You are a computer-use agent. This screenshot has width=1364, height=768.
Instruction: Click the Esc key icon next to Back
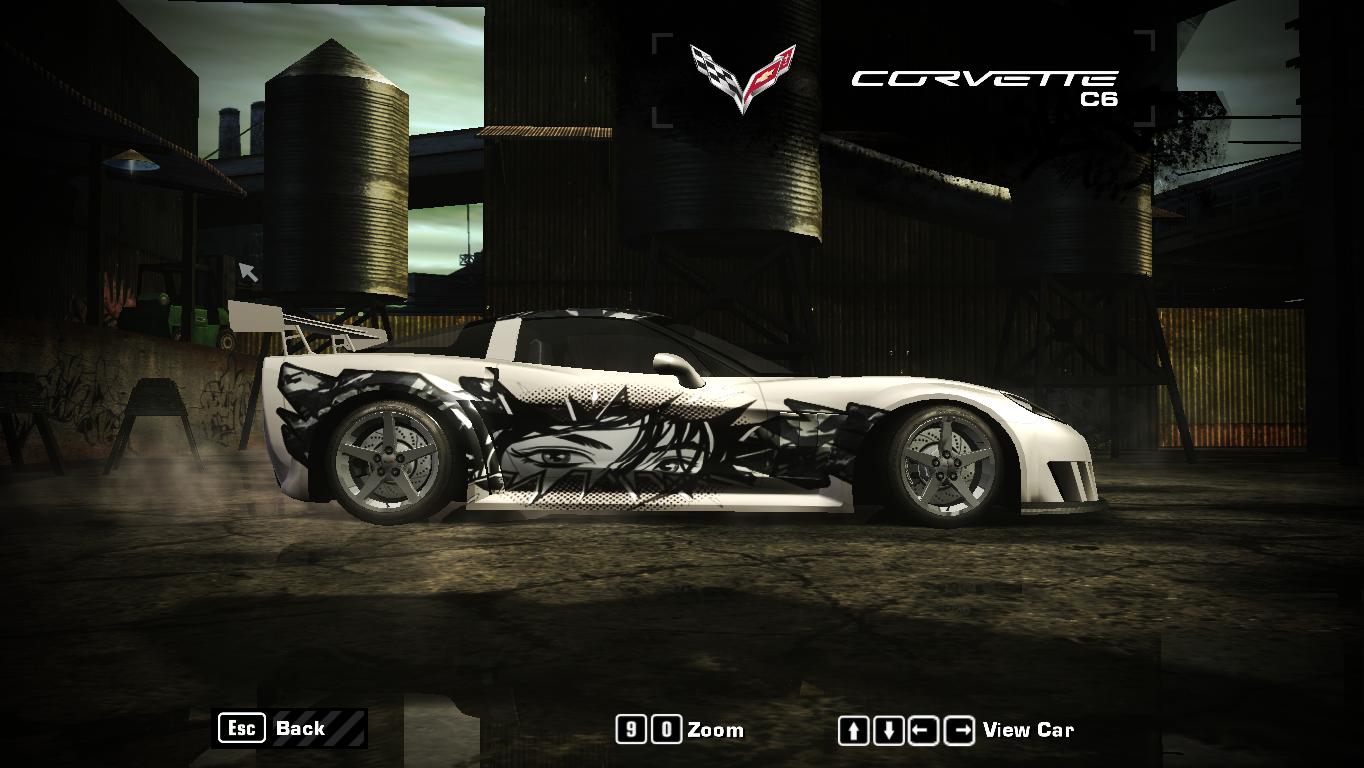point(240,729)
